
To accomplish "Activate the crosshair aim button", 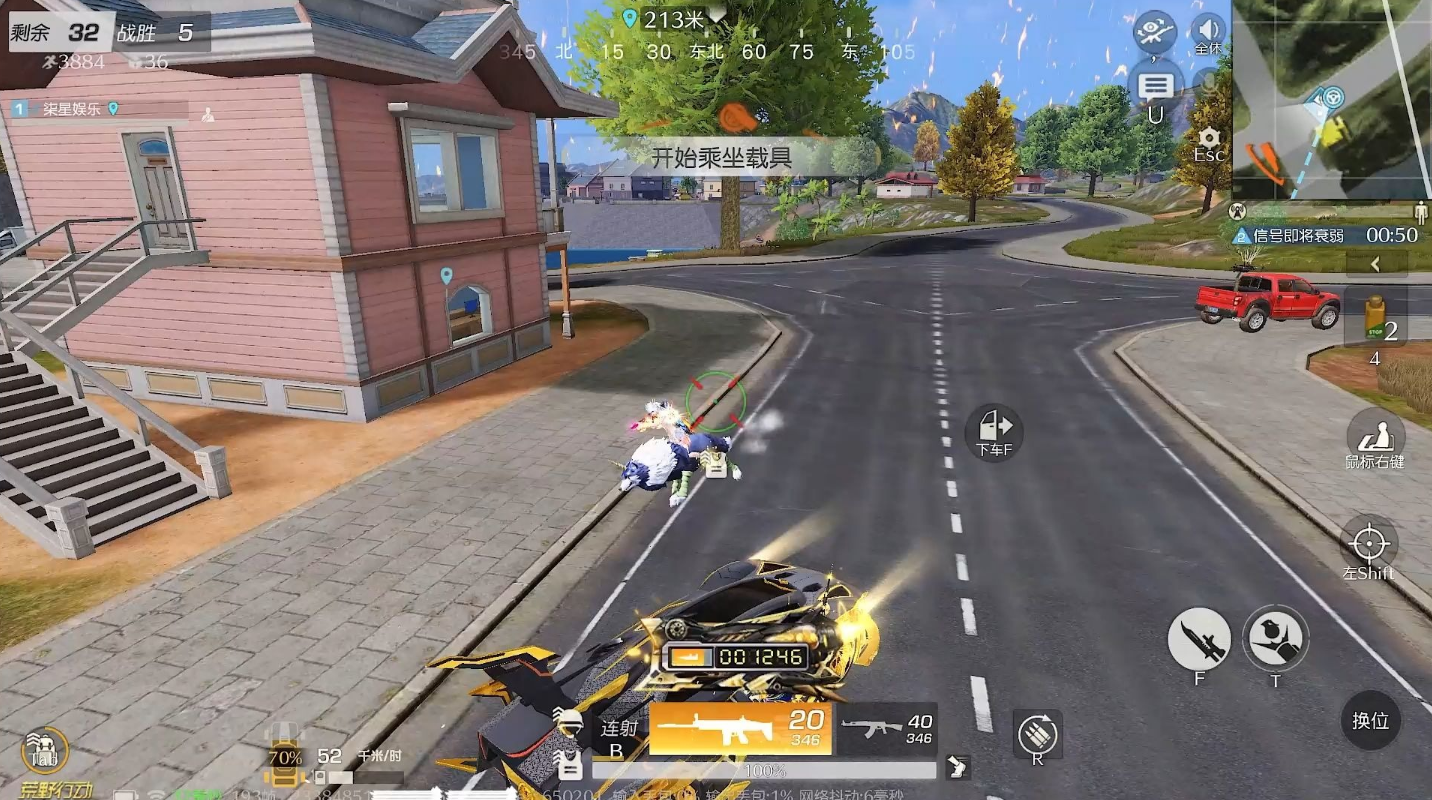I will point(1369,544).
